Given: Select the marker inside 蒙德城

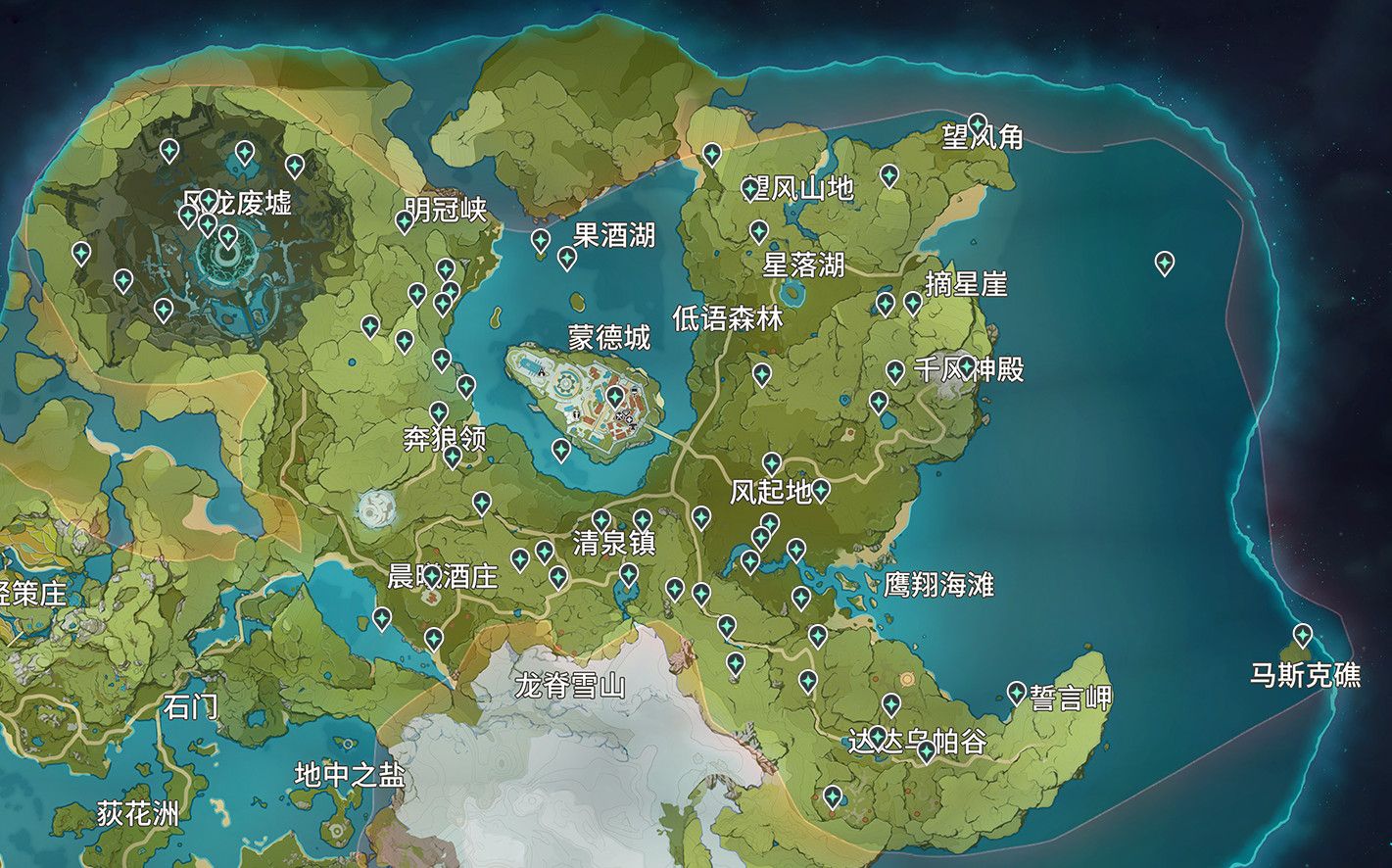Looking at the screenshot, I should [614, 398].
